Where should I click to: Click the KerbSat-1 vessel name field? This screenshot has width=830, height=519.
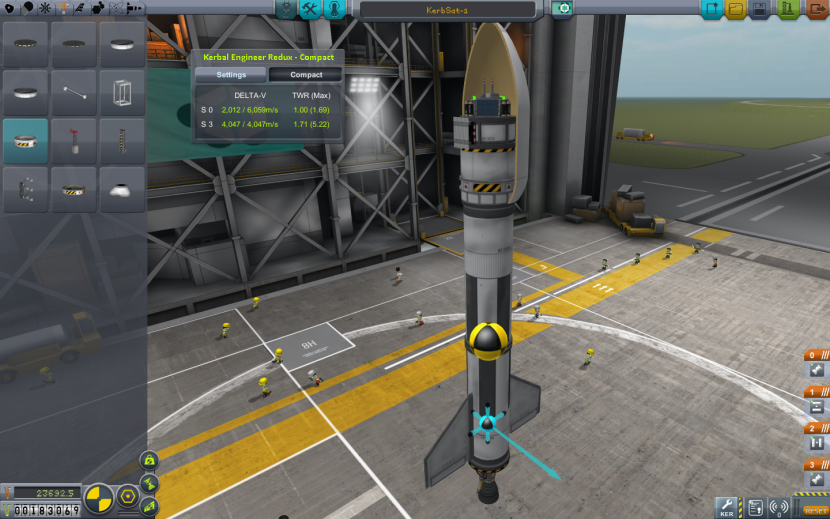(446, 10)
